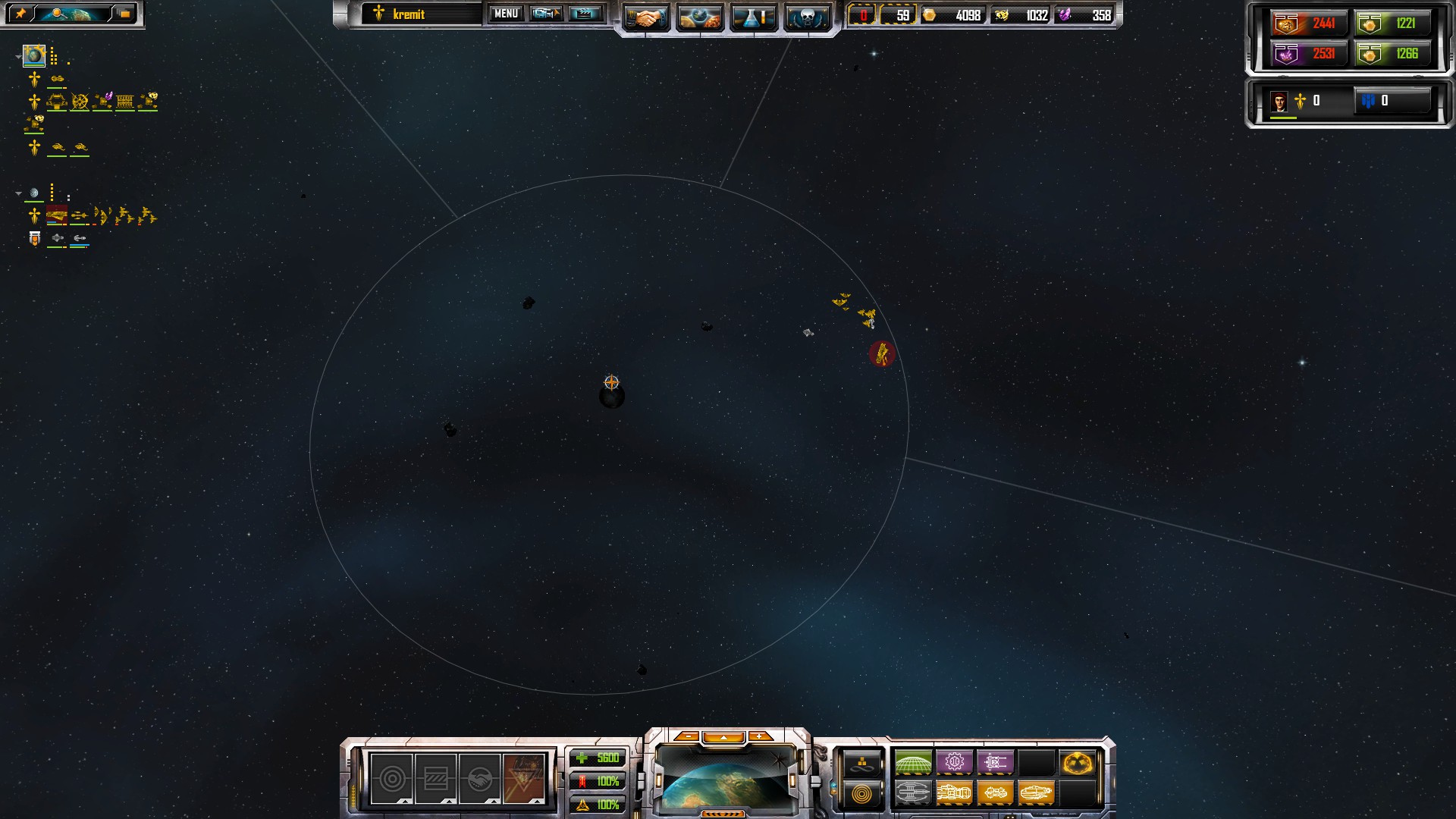Viewport: 1456px width, 819px height.
Task: Click the minimap zoom-out minus button
Action: tap(687, 736)
